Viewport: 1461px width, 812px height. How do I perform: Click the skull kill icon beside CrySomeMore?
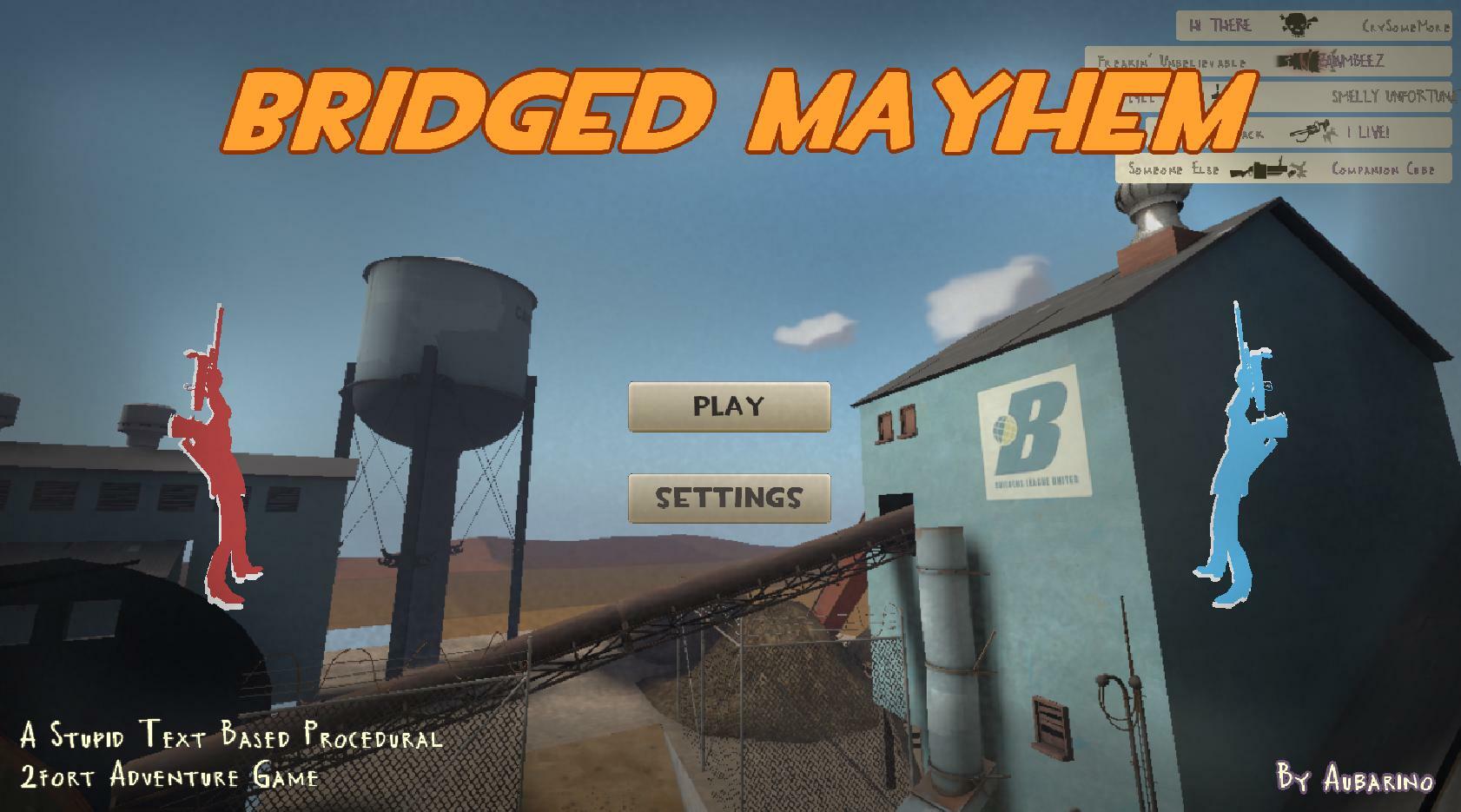(1297, 24)
